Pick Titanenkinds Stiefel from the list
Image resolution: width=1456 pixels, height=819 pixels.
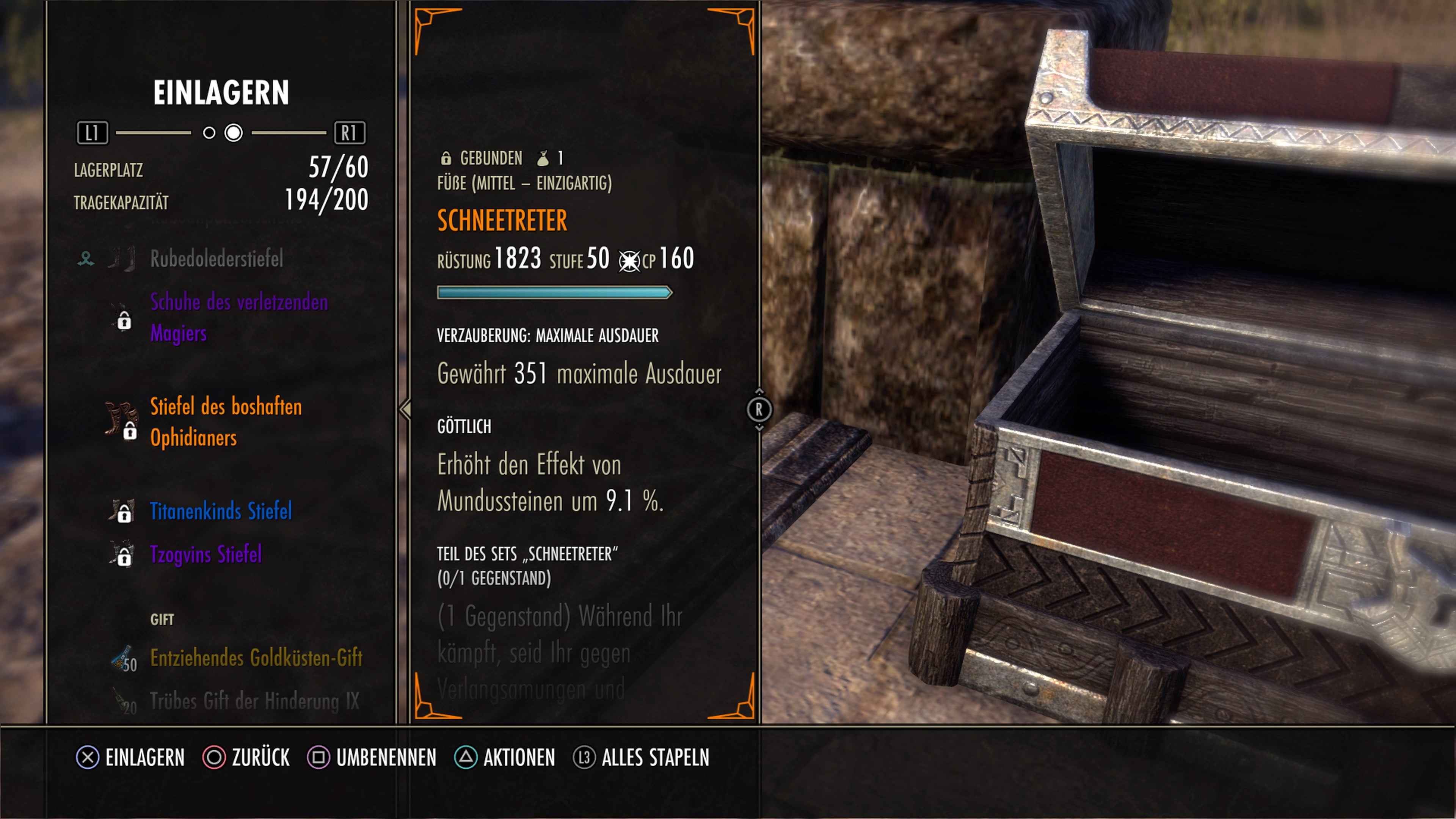[220, 511]
